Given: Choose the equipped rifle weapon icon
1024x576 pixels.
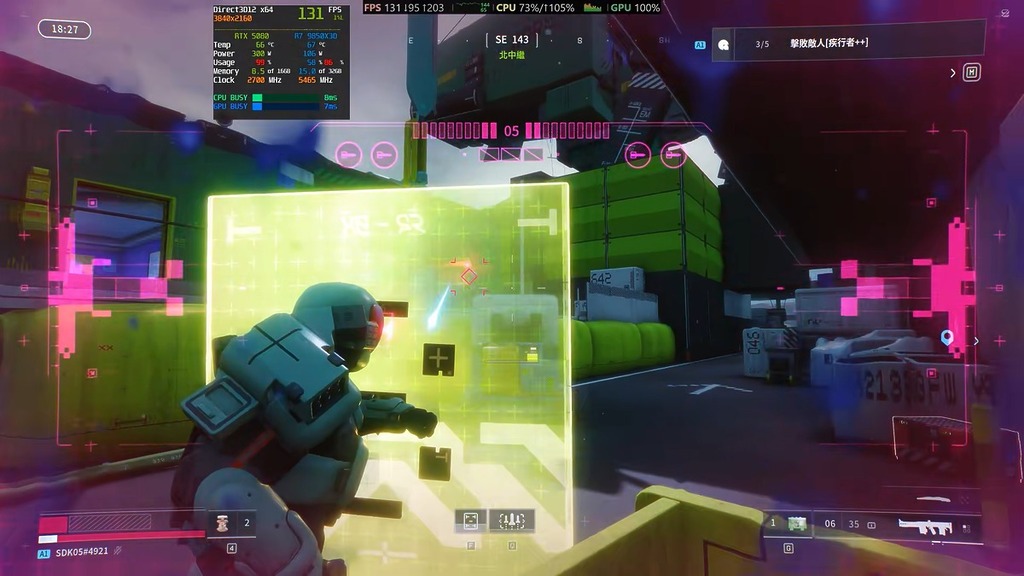Looking at the screenshot, I should click(x=923, y=524).
